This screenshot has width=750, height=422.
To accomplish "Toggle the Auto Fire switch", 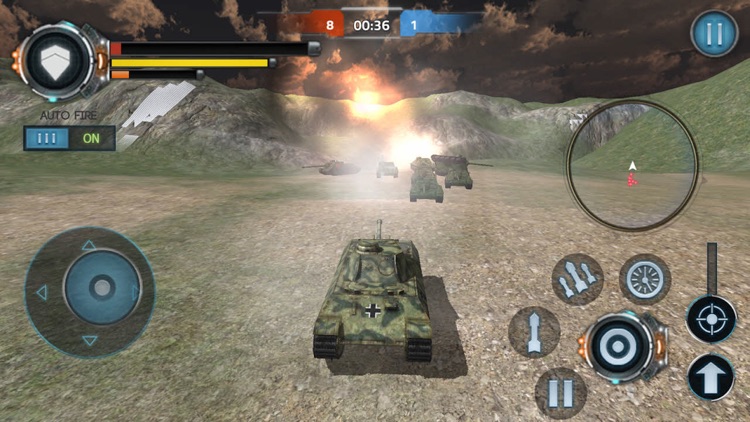I will [x=70, y=138].
